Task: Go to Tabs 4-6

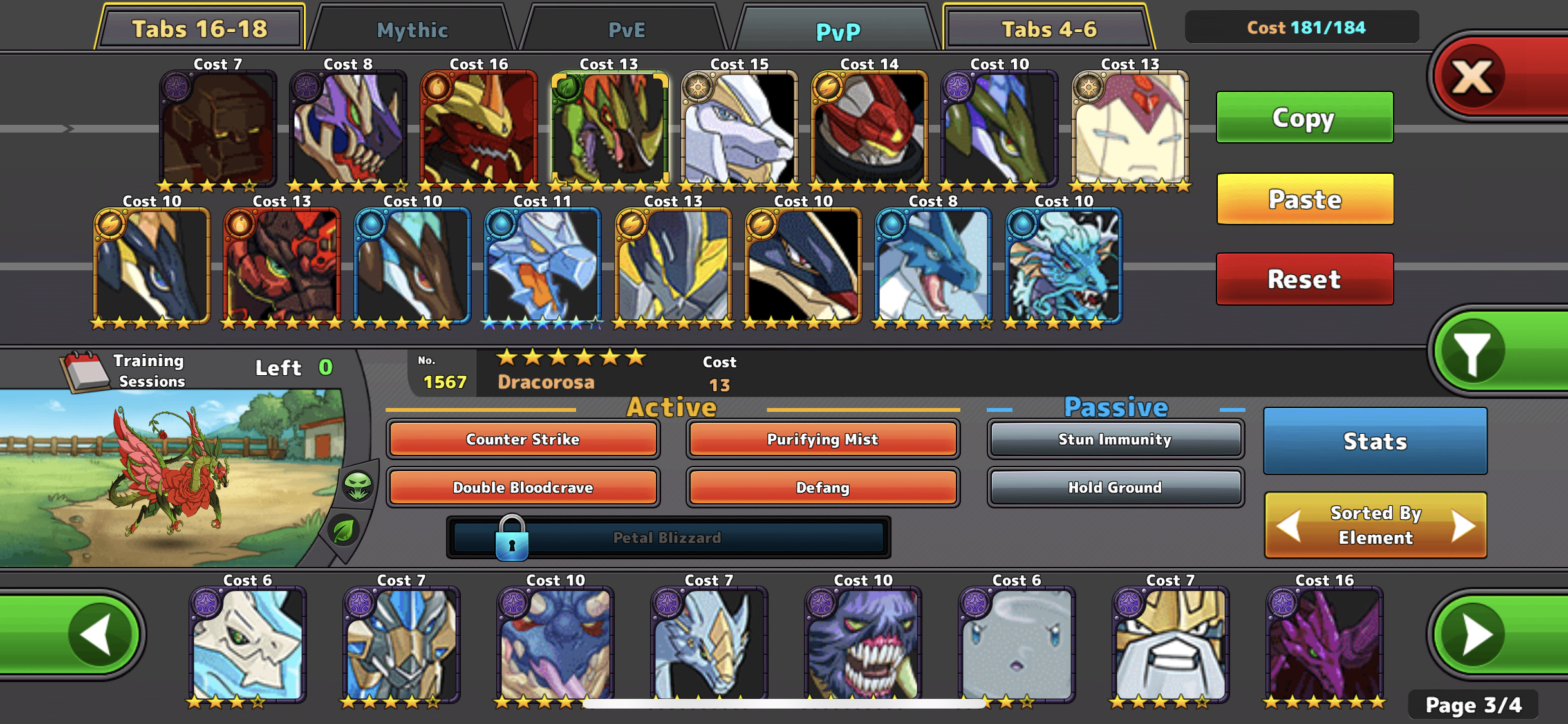Action: tap(1049, 29)
